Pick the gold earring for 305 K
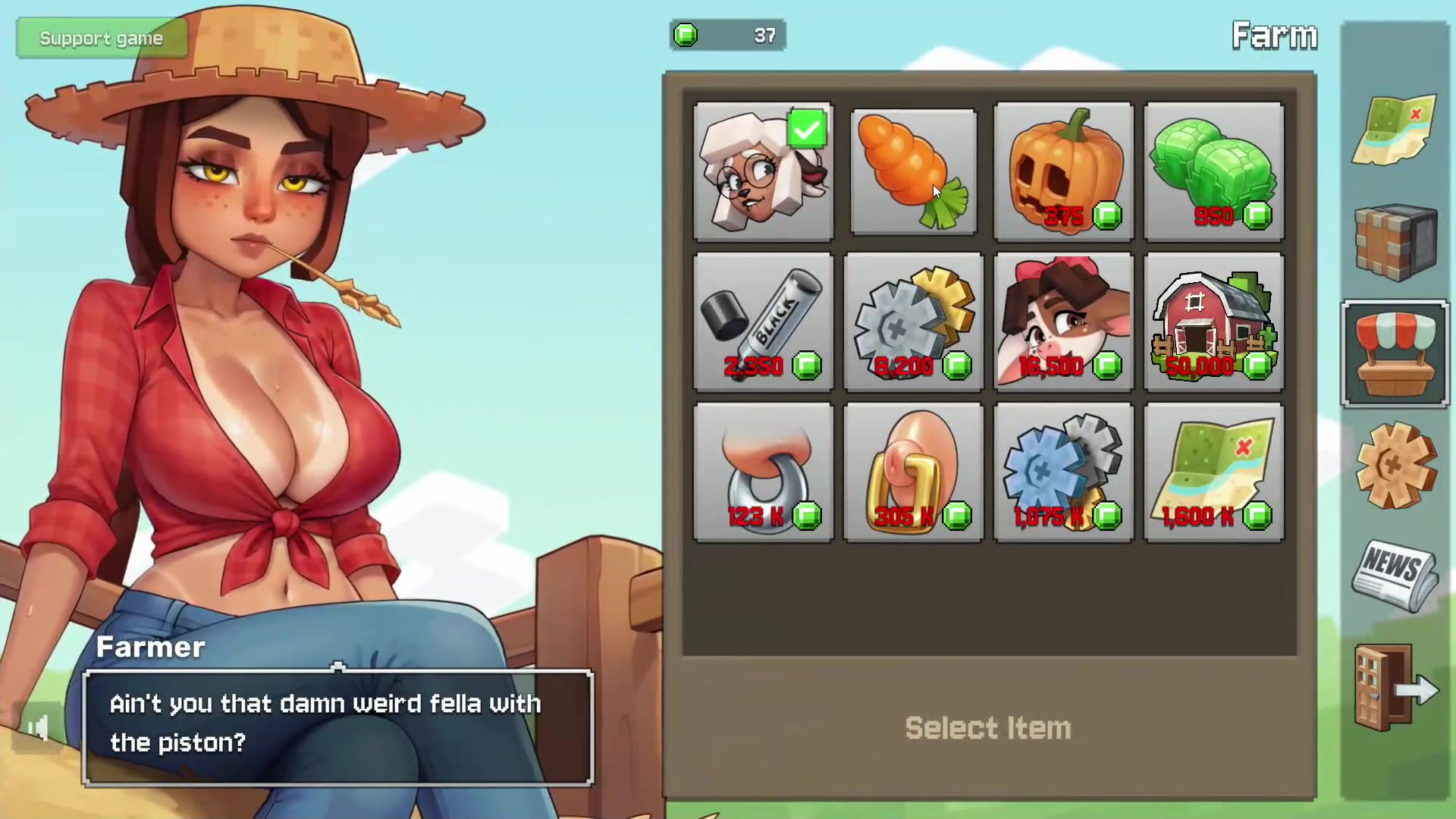1456x819 pixels. point(913,472)
